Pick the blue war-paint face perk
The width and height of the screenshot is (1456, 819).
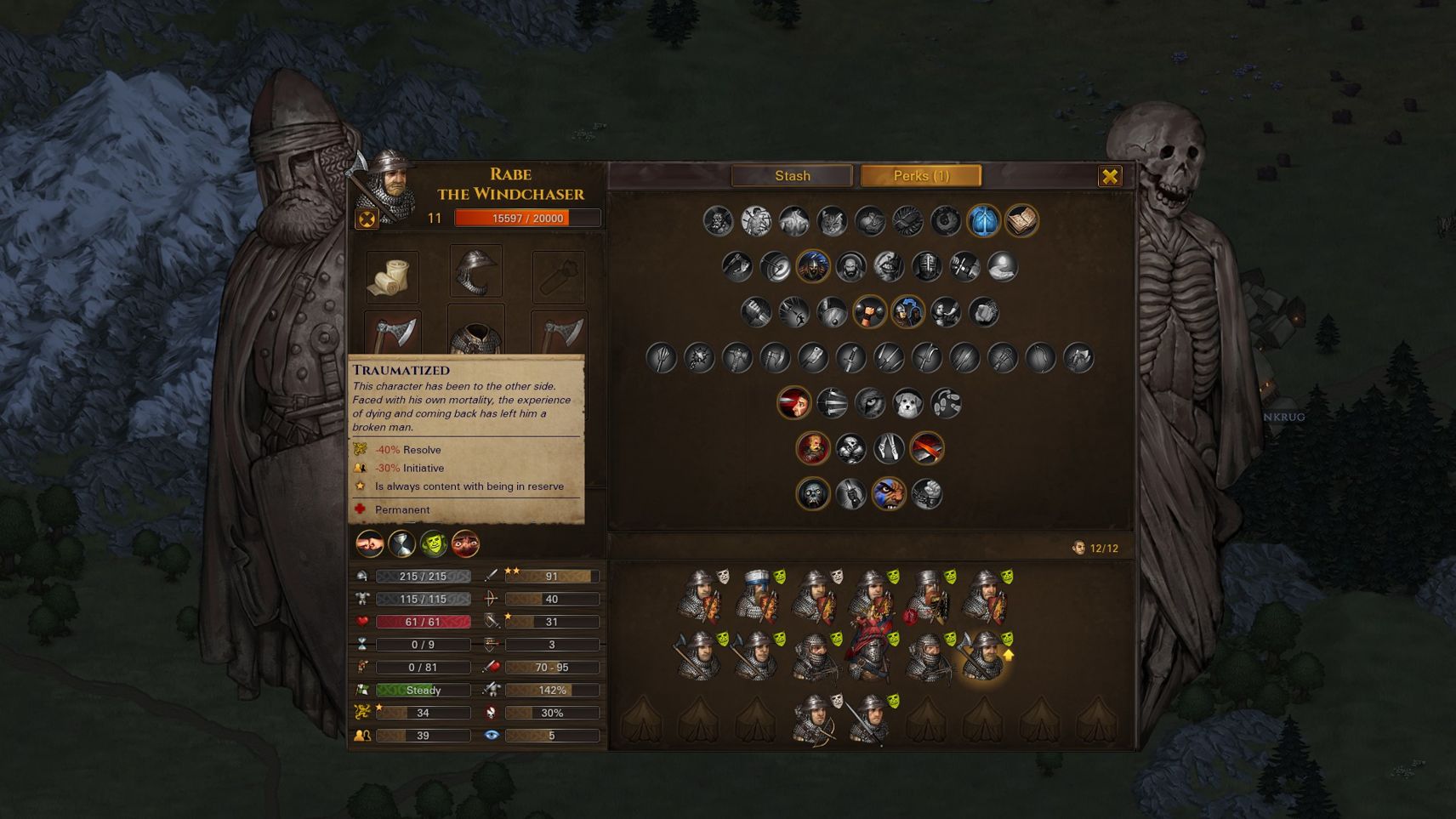click(889, 494)
